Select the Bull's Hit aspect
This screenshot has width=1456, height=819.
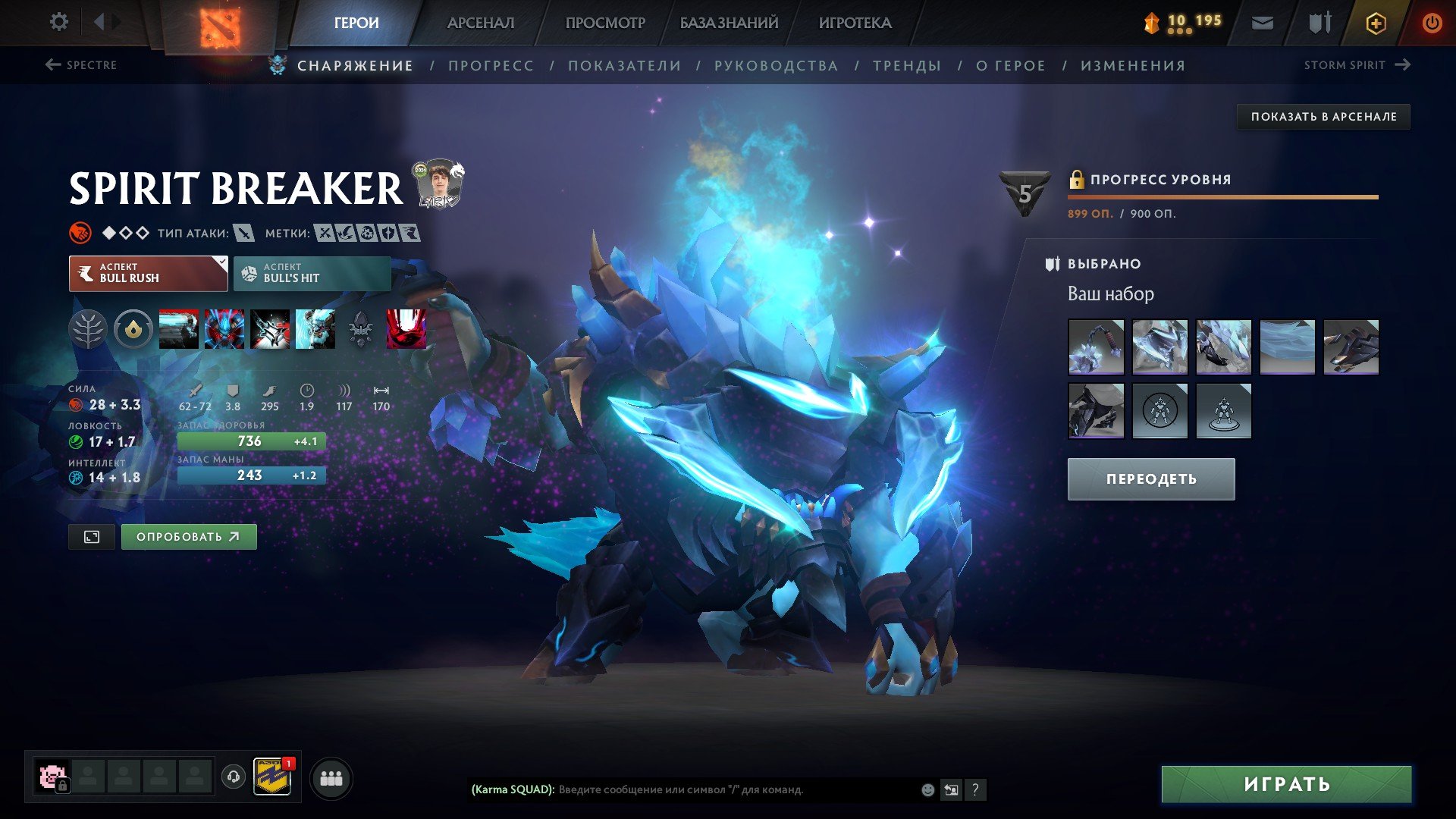click(x=312, y=273)
